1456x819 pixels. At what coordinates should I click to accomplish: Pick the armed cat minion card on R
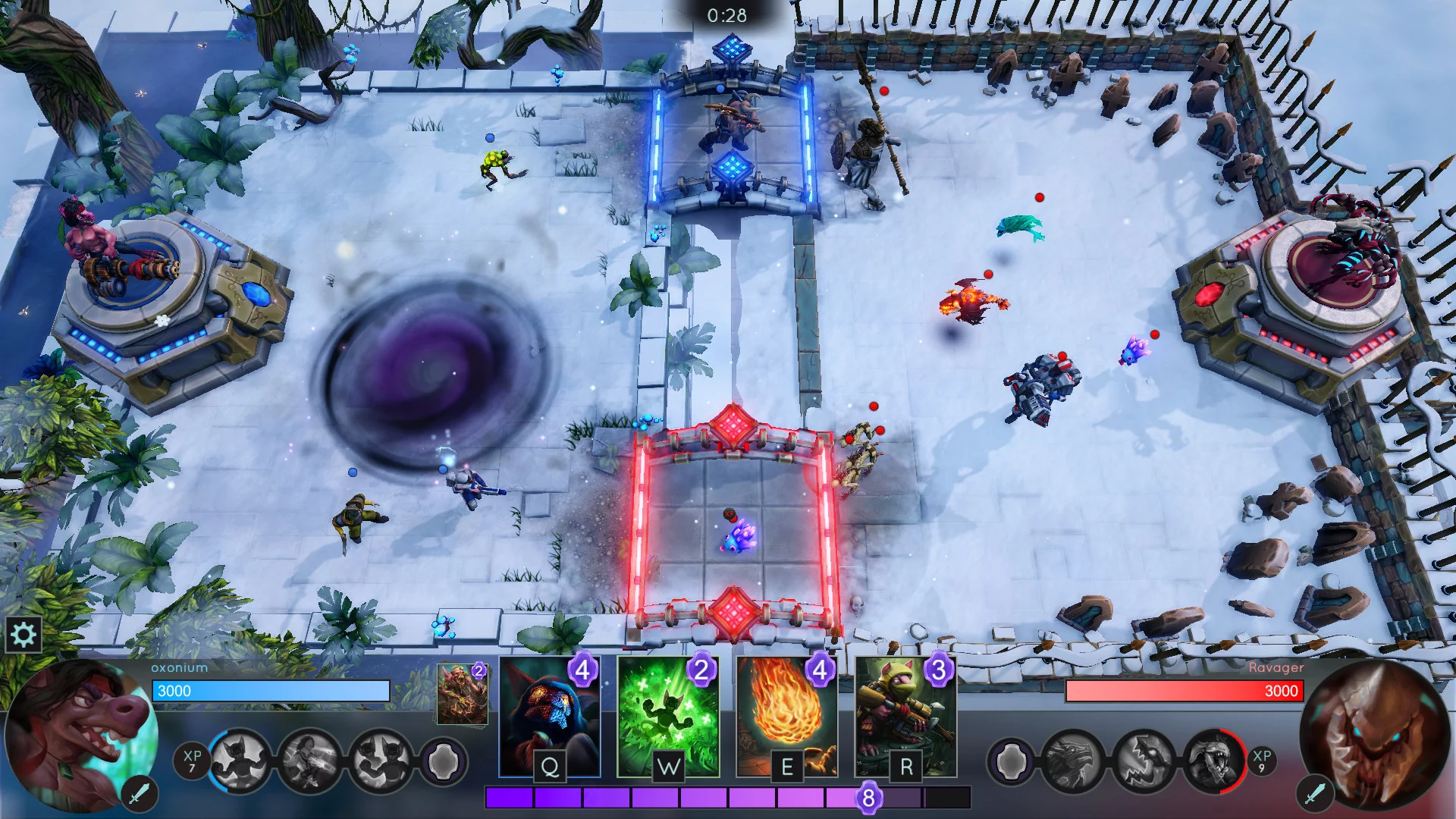905,717
